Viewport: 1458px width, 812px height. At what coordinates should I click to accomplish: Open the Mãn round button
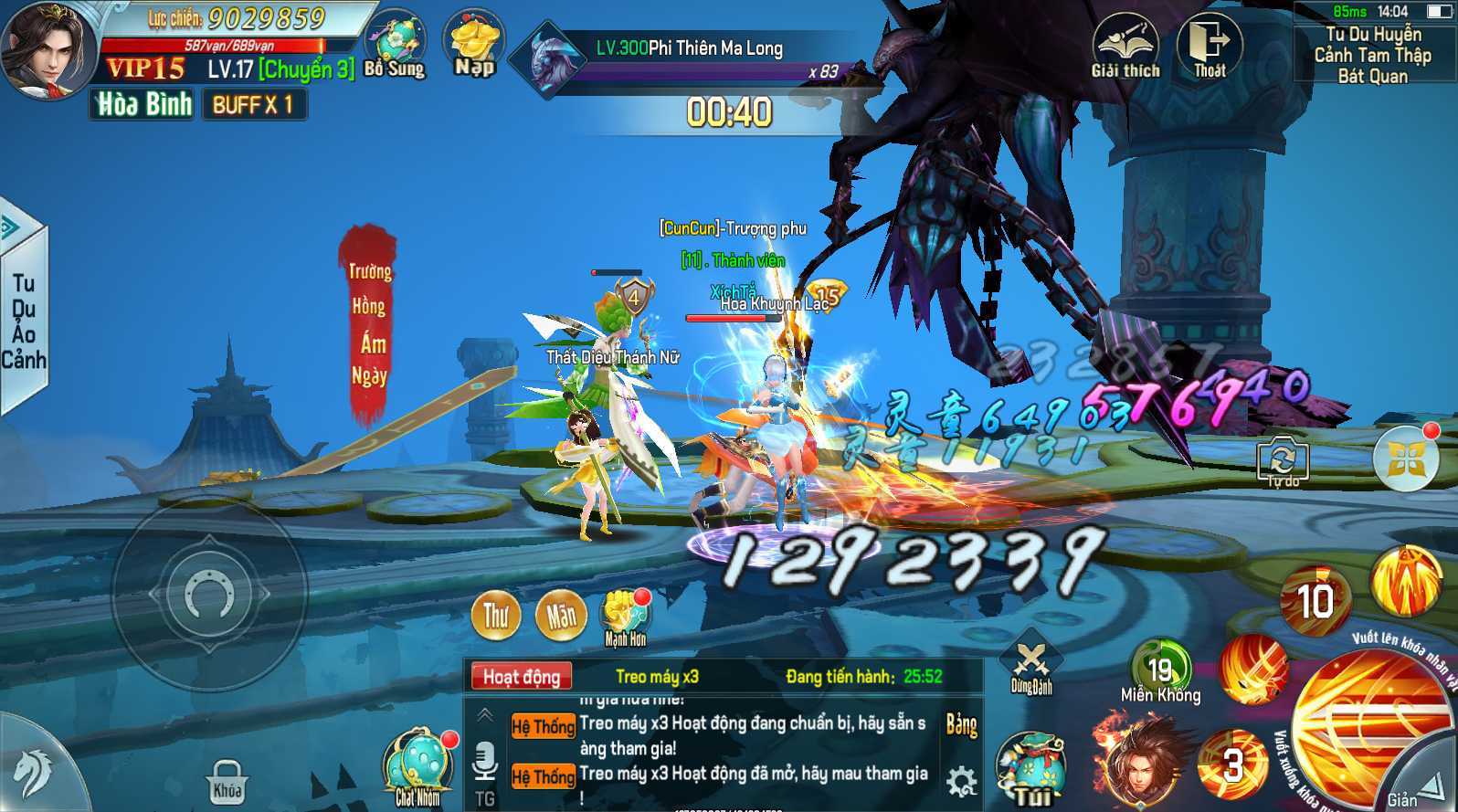pos(561,616)
